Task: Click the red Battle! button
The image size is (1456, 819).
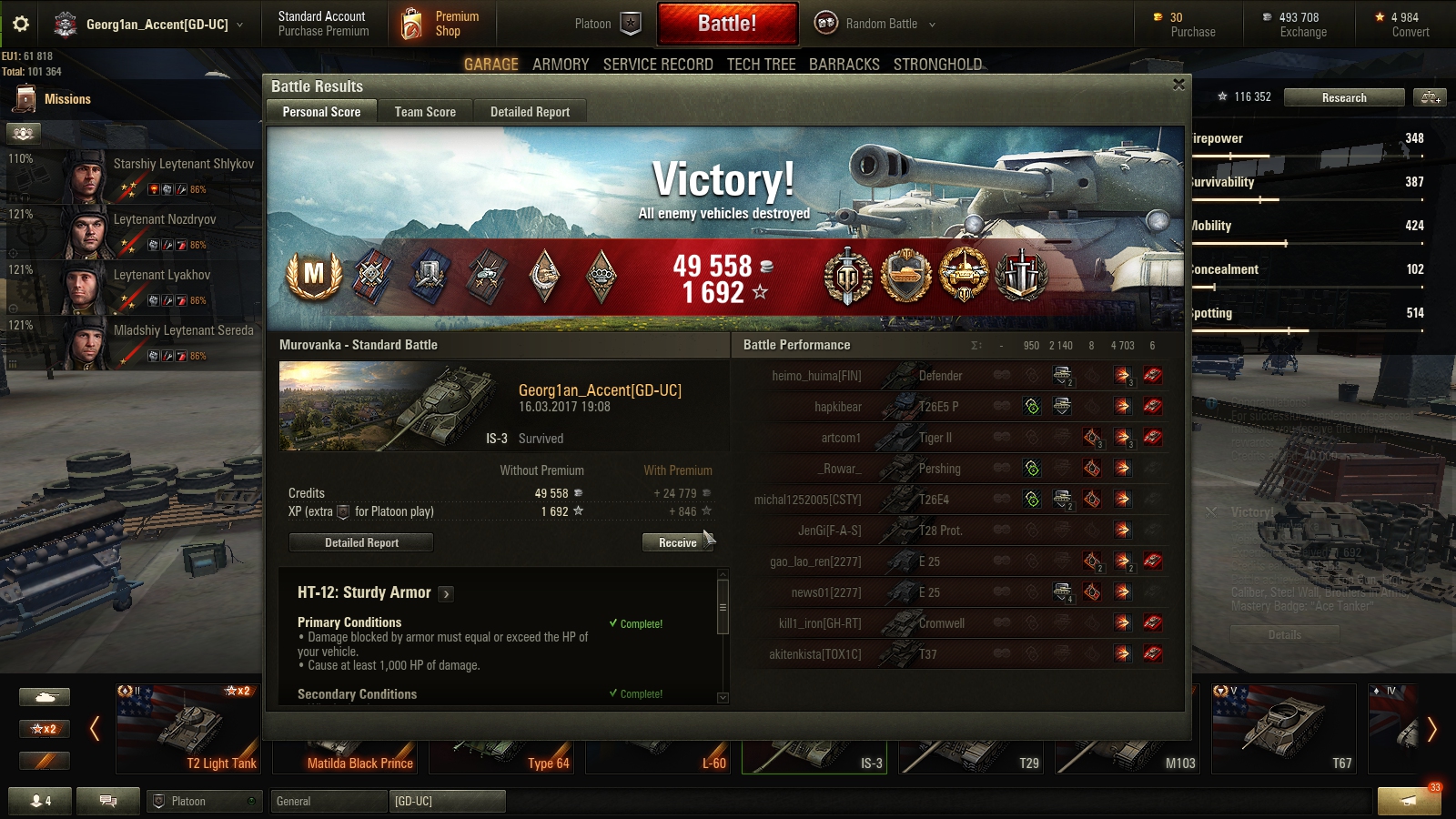Action: click(x=727, y=24)
